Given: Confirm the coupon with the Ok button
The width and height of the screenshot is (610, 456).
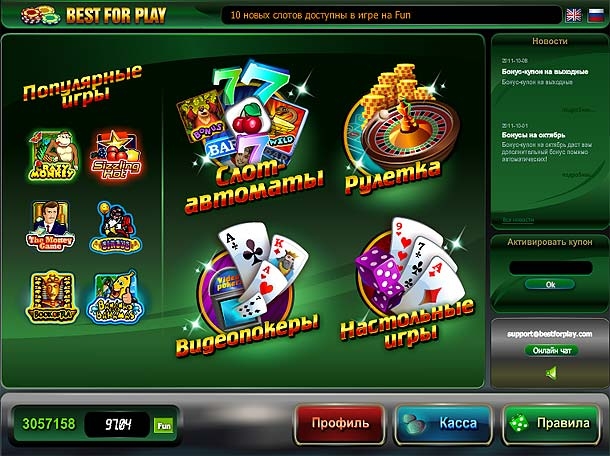Looking at the screenshot, I should pyautogui.click(x=550, y=285).
